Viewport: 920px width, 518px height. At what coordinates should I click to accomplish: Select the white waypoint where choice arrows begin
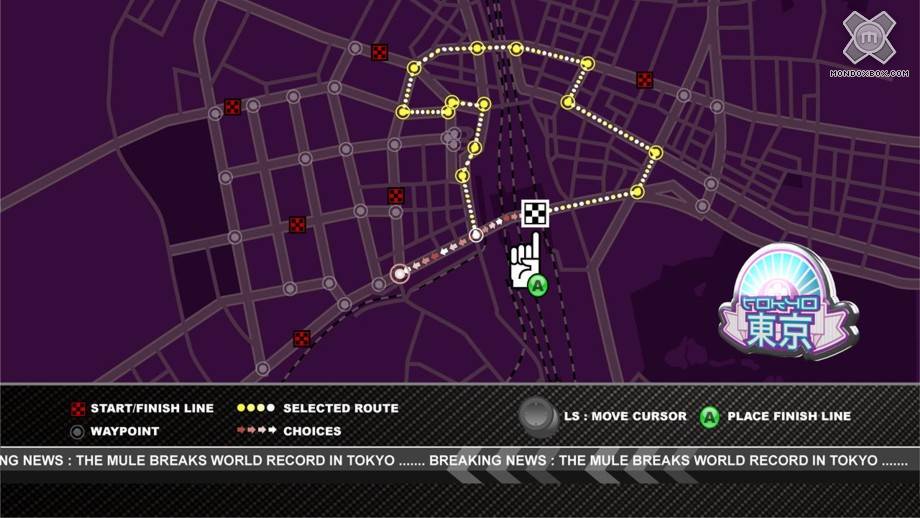pyautogui.click(x=477, y=236)
